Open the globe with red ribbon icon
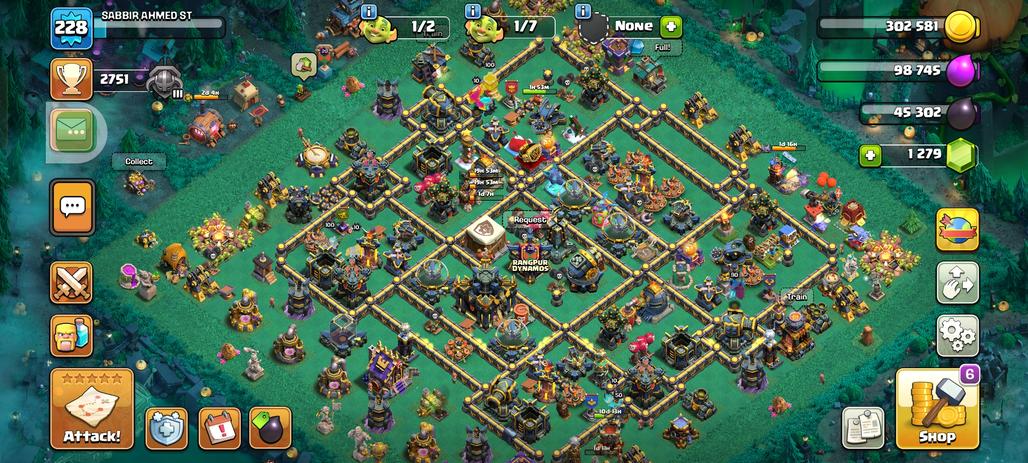 (x=957, y=230)
